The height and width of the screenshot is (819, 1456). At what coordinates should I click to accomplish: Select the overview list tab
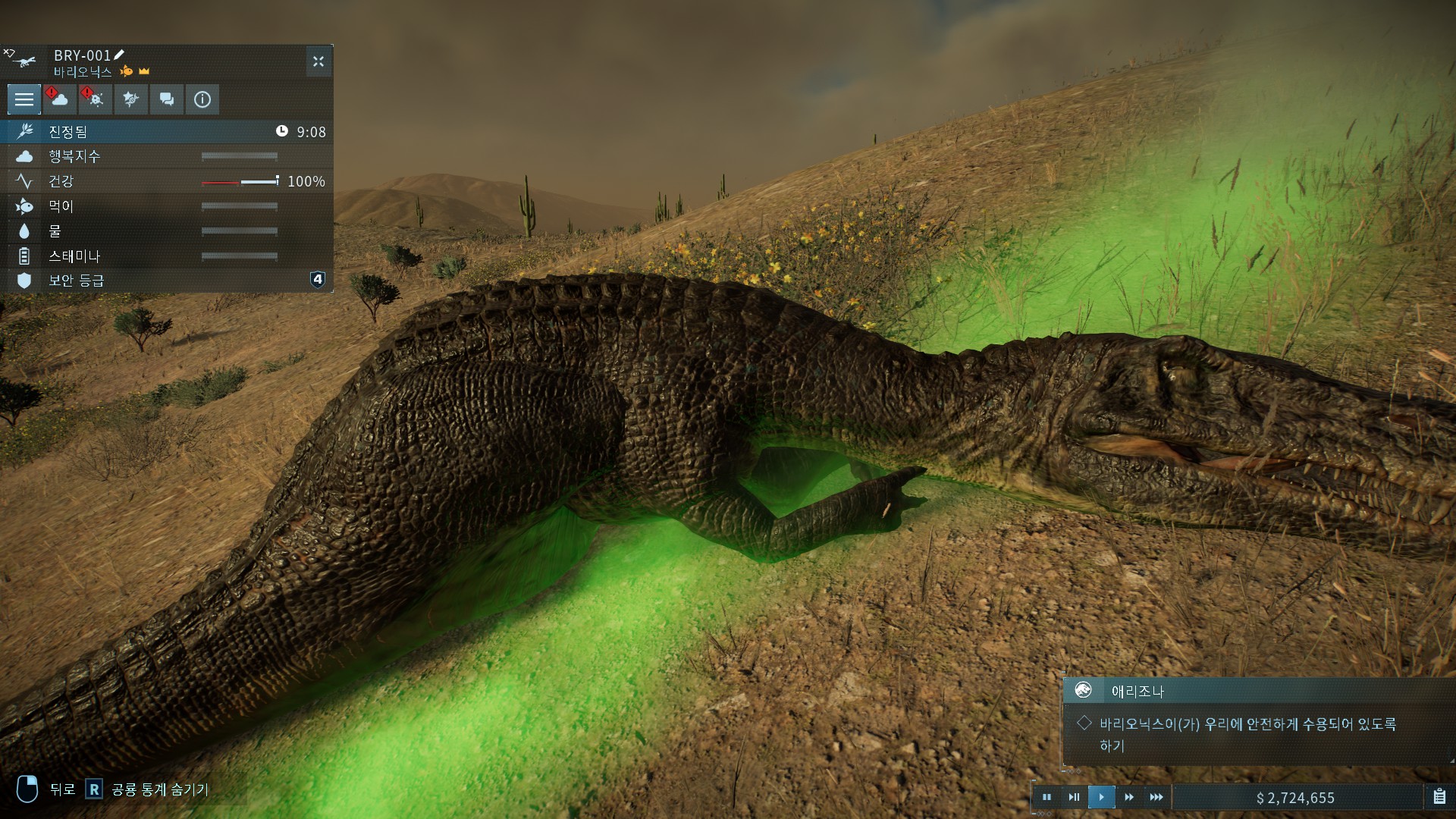(x=24, y=99)
